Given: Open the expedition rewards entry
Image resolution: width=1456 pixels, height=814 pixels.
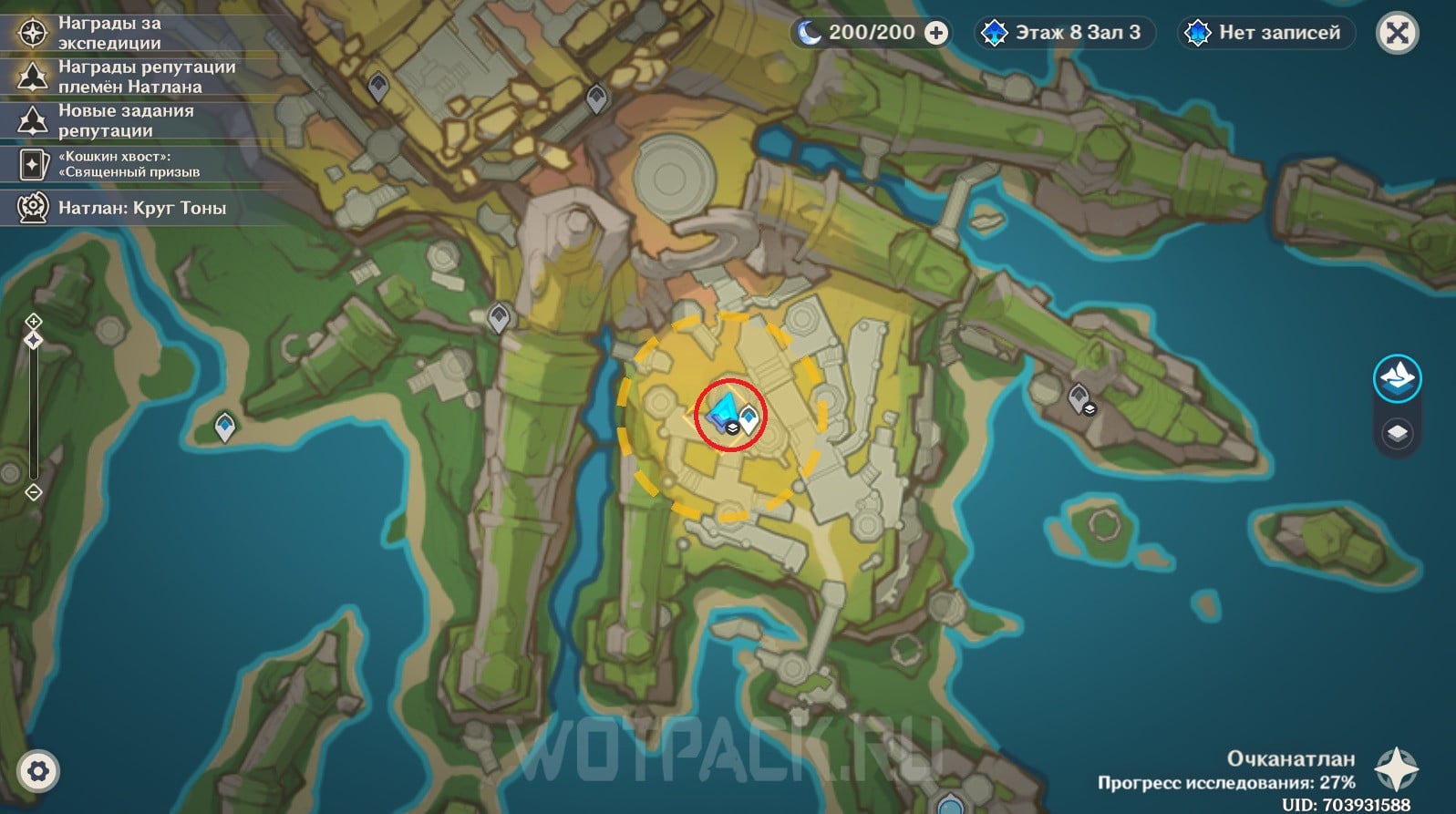Looking at the screenshot, I should (109, 33).
